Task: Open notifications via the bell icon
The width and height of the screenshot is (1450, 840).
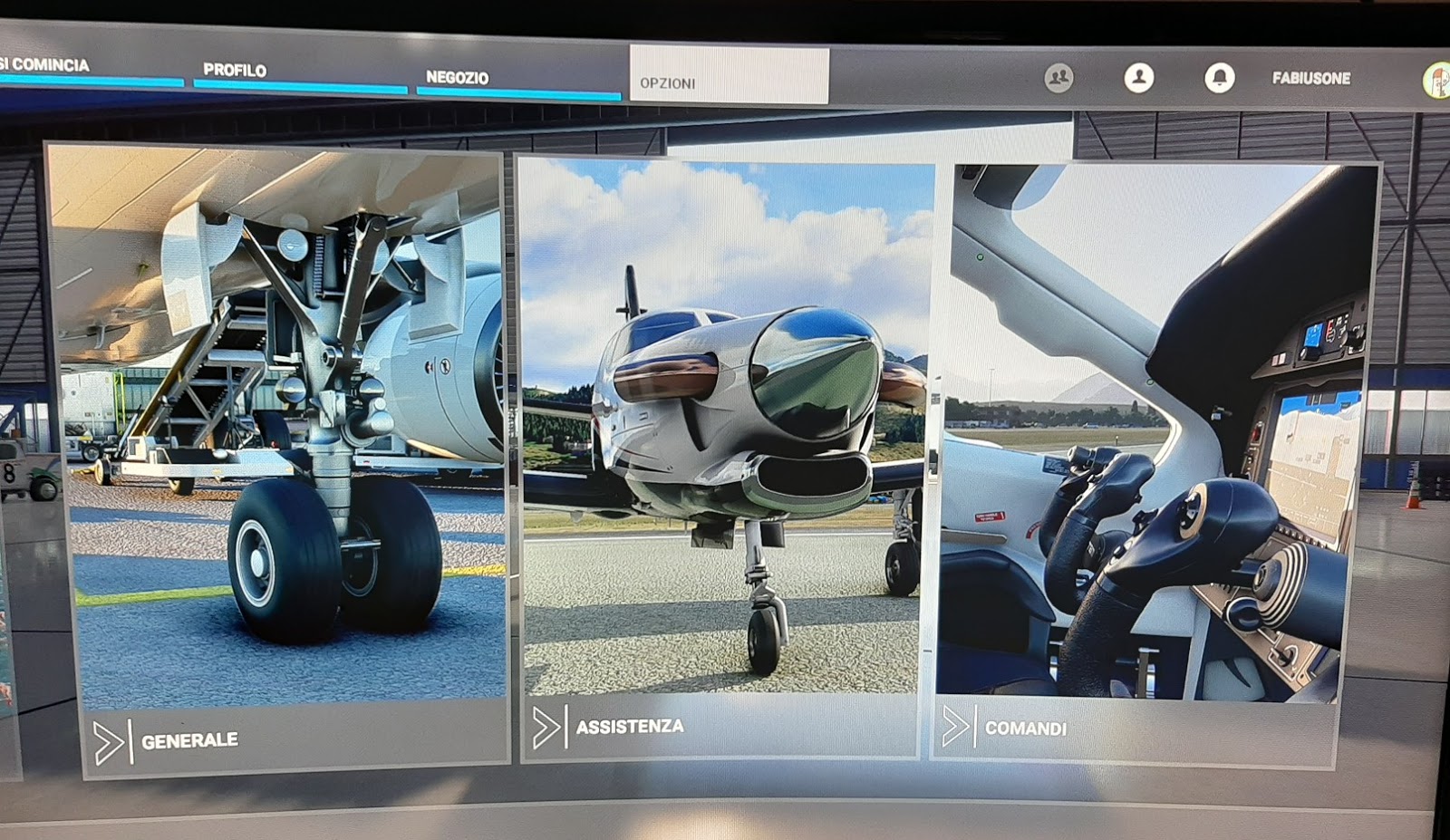Action: 1222,78
